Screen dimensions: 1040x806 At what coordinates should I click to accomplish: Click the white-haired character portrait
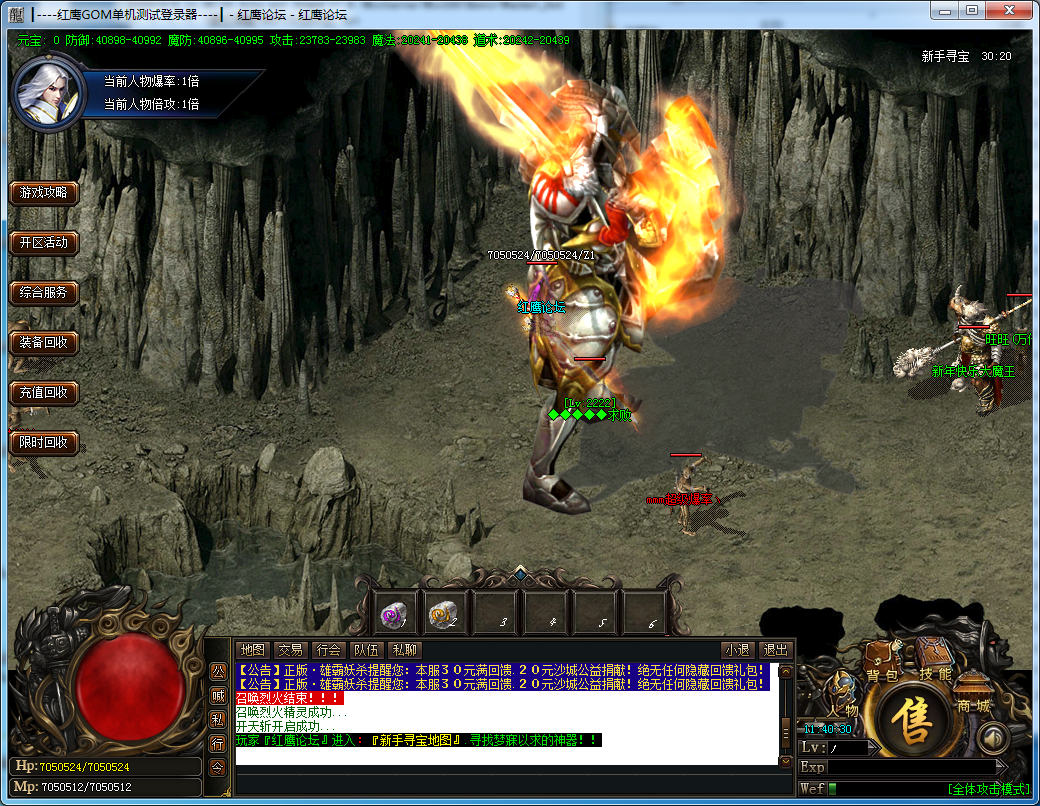point(47,92)
